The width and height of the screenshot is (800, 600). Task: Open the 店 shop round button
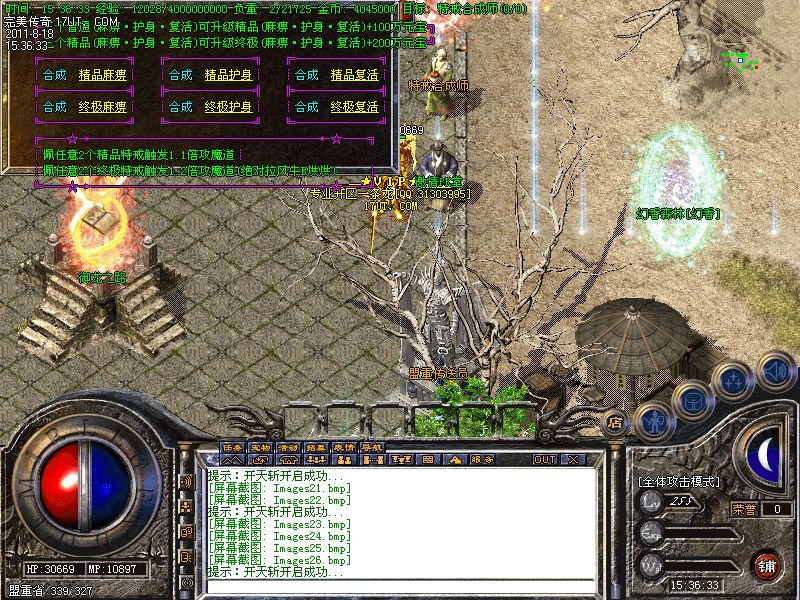[x=616, y=423]
